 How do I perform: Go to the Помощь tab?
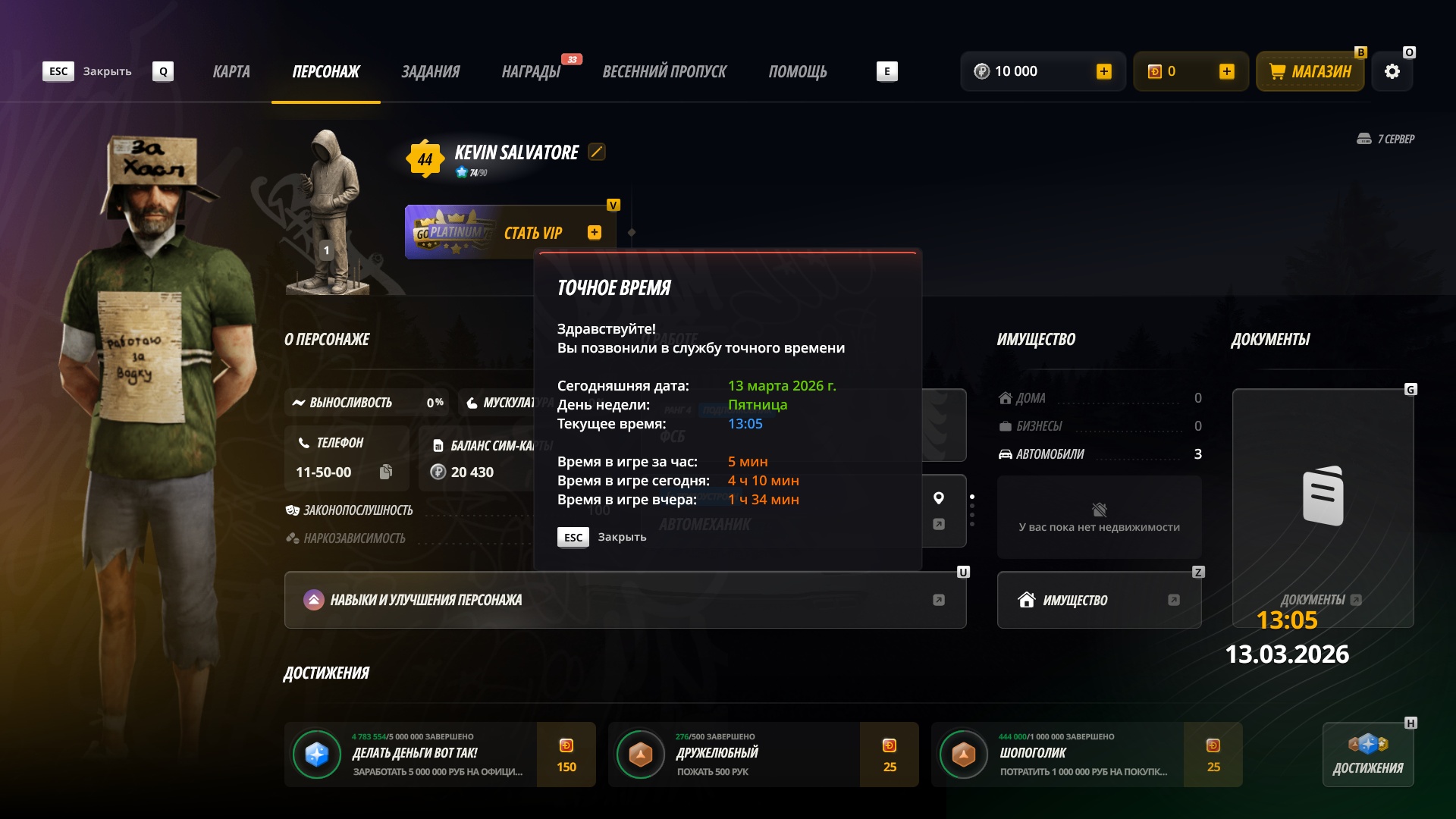(798, 72)
